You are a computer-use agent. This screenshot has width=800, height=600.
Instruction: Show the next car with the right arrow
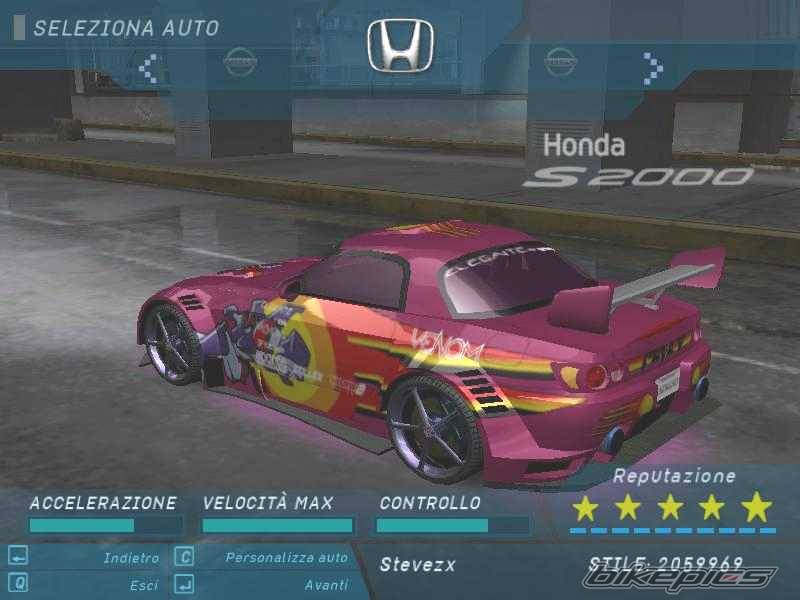pos(653,68)
